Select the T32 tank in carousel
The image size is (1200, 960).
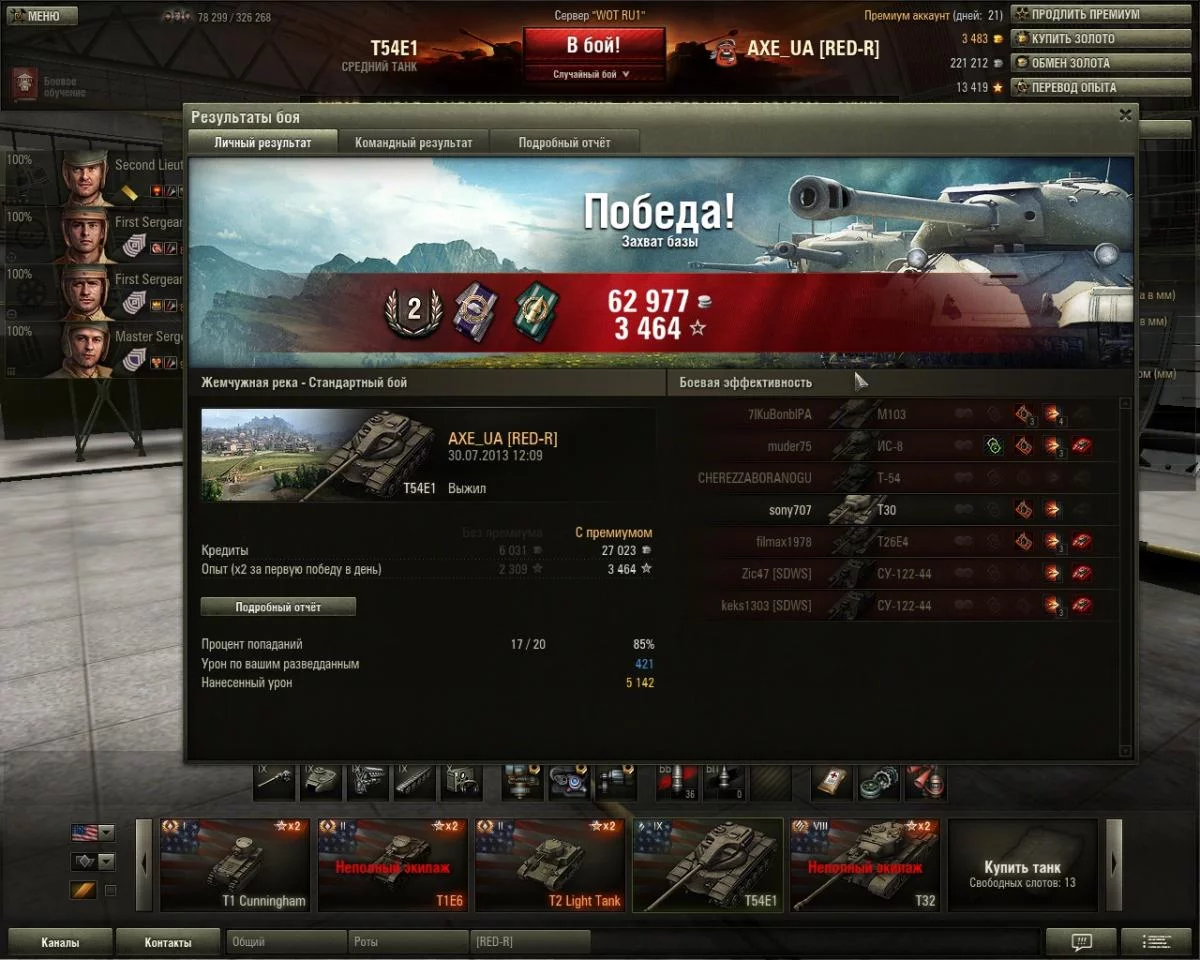(x=865, y=865)
